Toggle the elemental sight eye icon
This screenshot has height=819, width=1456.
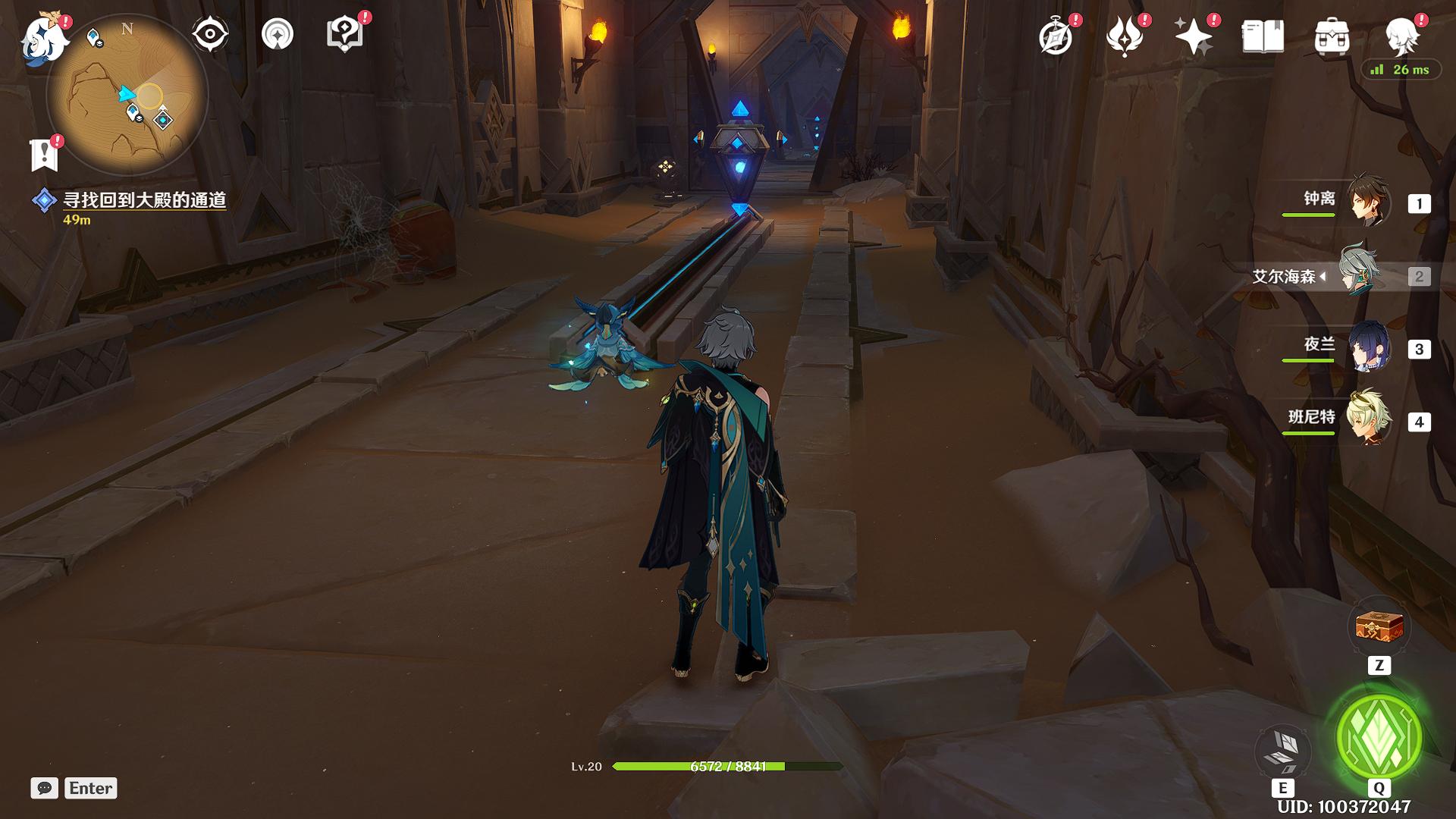(x=210, y=35)
